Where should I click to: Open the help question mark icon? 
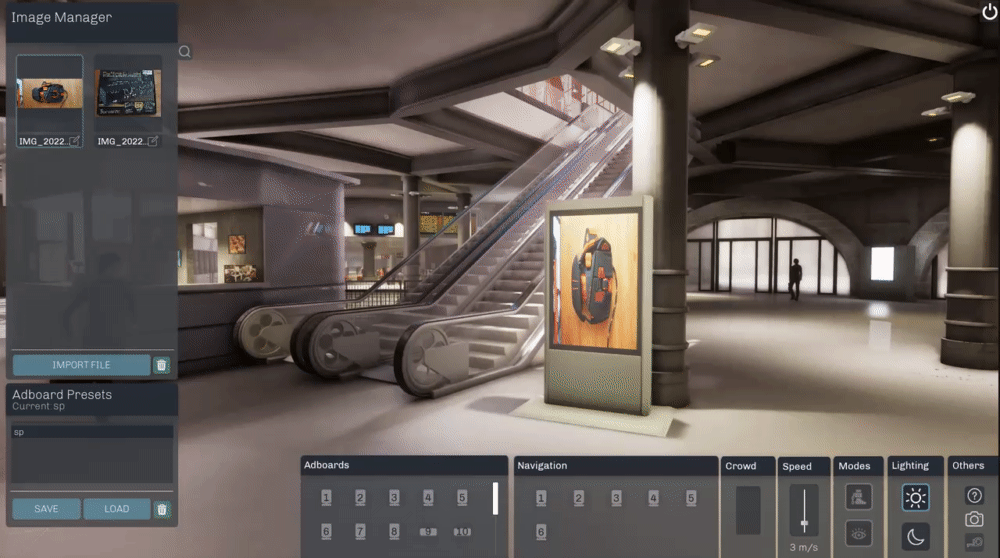click(x=974, y=495)
